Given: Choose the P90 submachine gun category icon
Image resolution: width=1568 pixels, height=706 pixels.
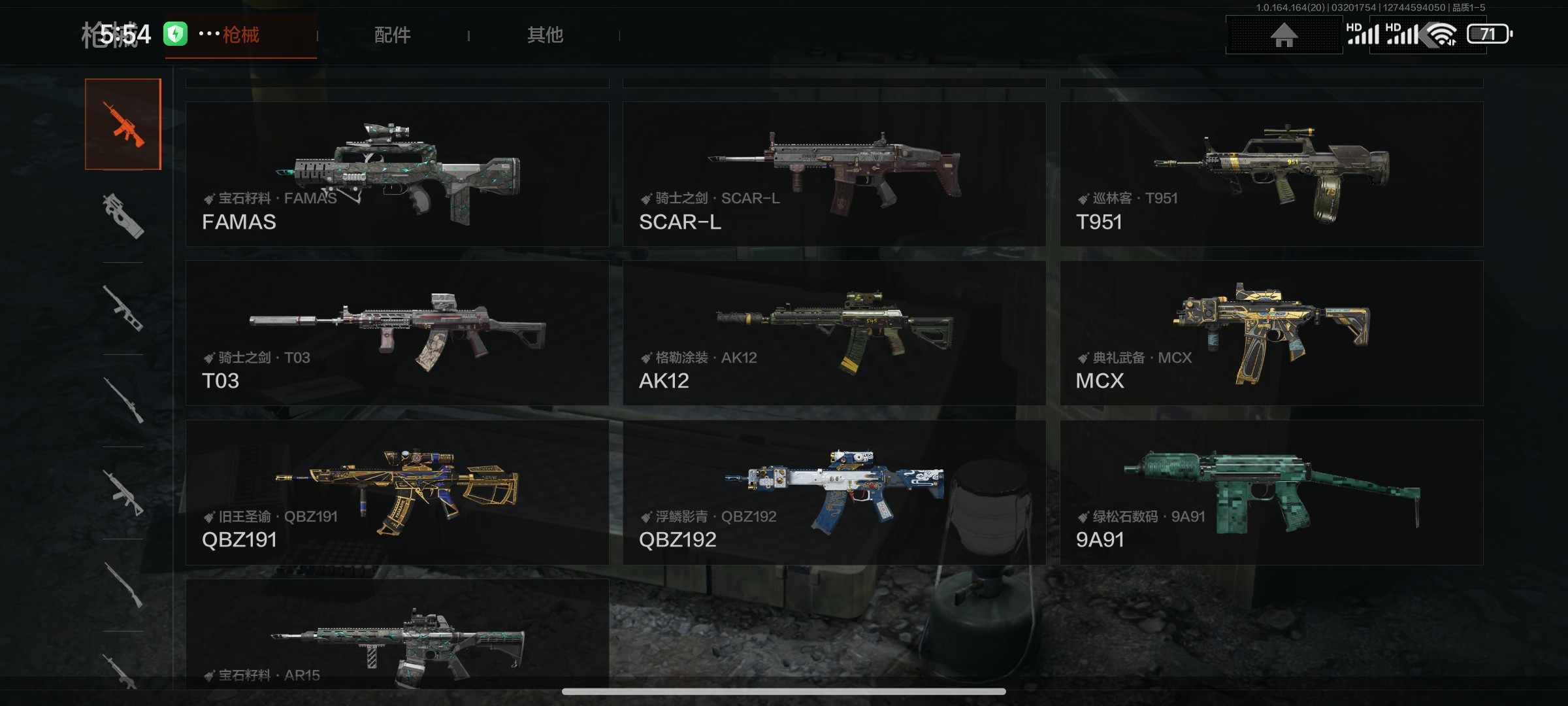Looking at the screenshot, I should tap(123, 216).
